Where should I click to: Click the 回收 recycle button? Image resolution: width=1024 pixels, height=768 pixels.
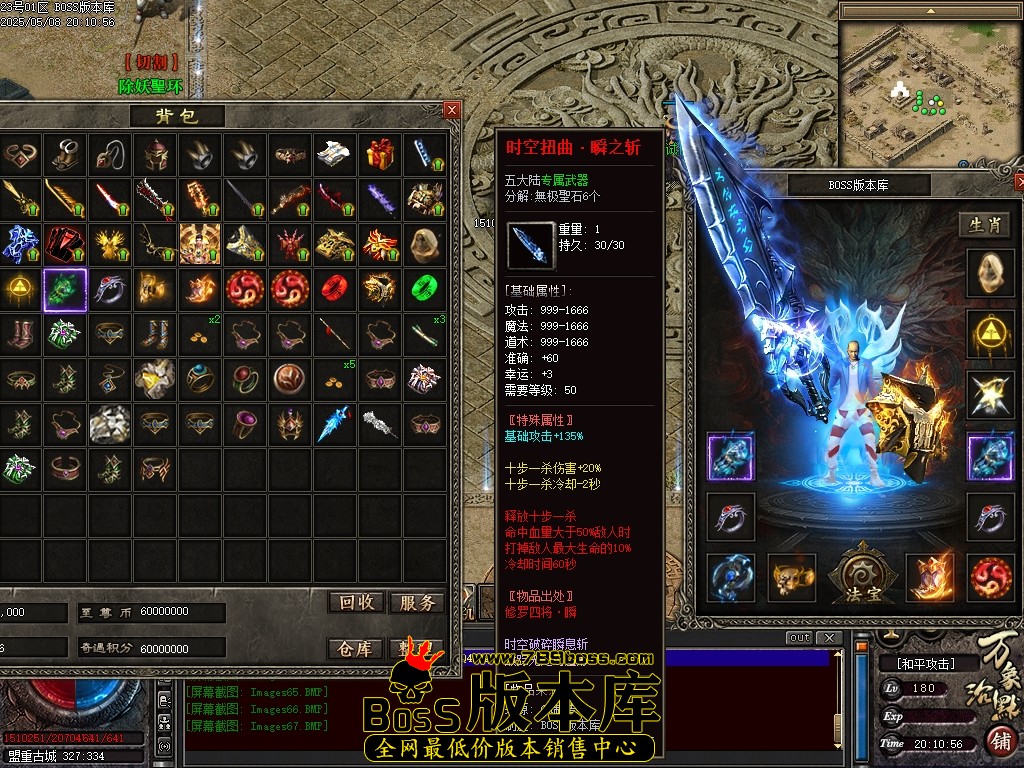356,602
